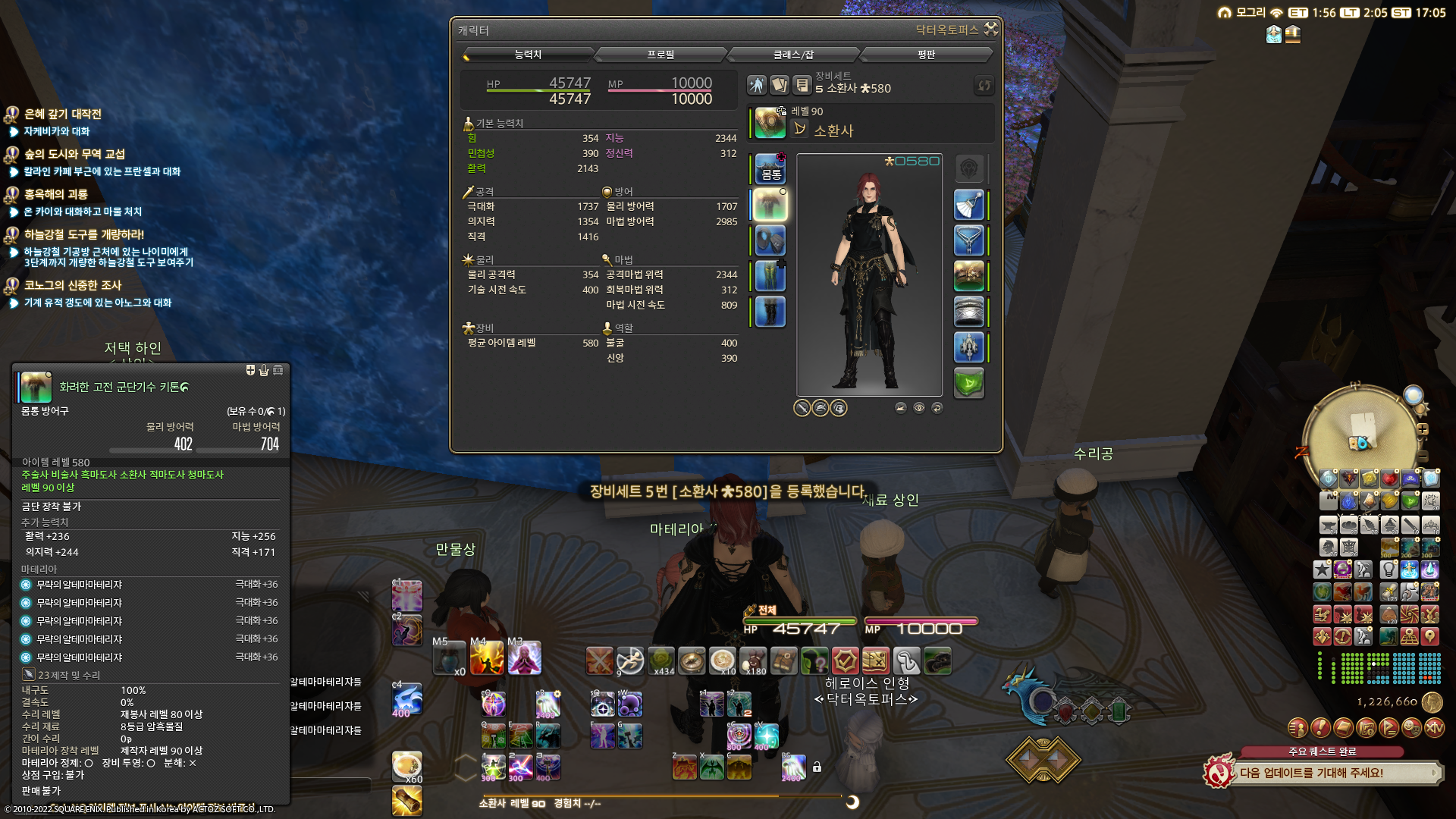Screen dimensions: 1456x819
Task: Click the equipped necklace slot
Action: coord(968,240)
